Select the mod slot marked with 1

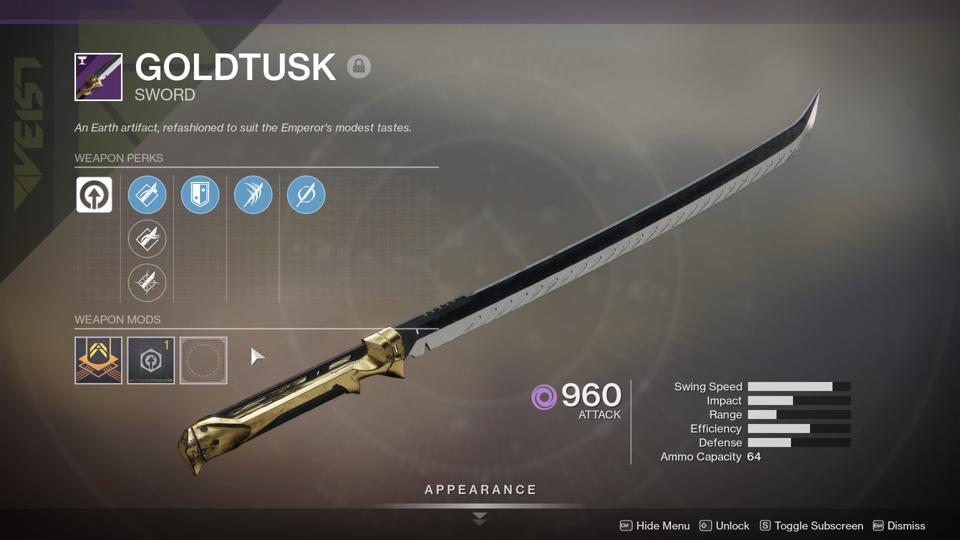tap(151, 360)
